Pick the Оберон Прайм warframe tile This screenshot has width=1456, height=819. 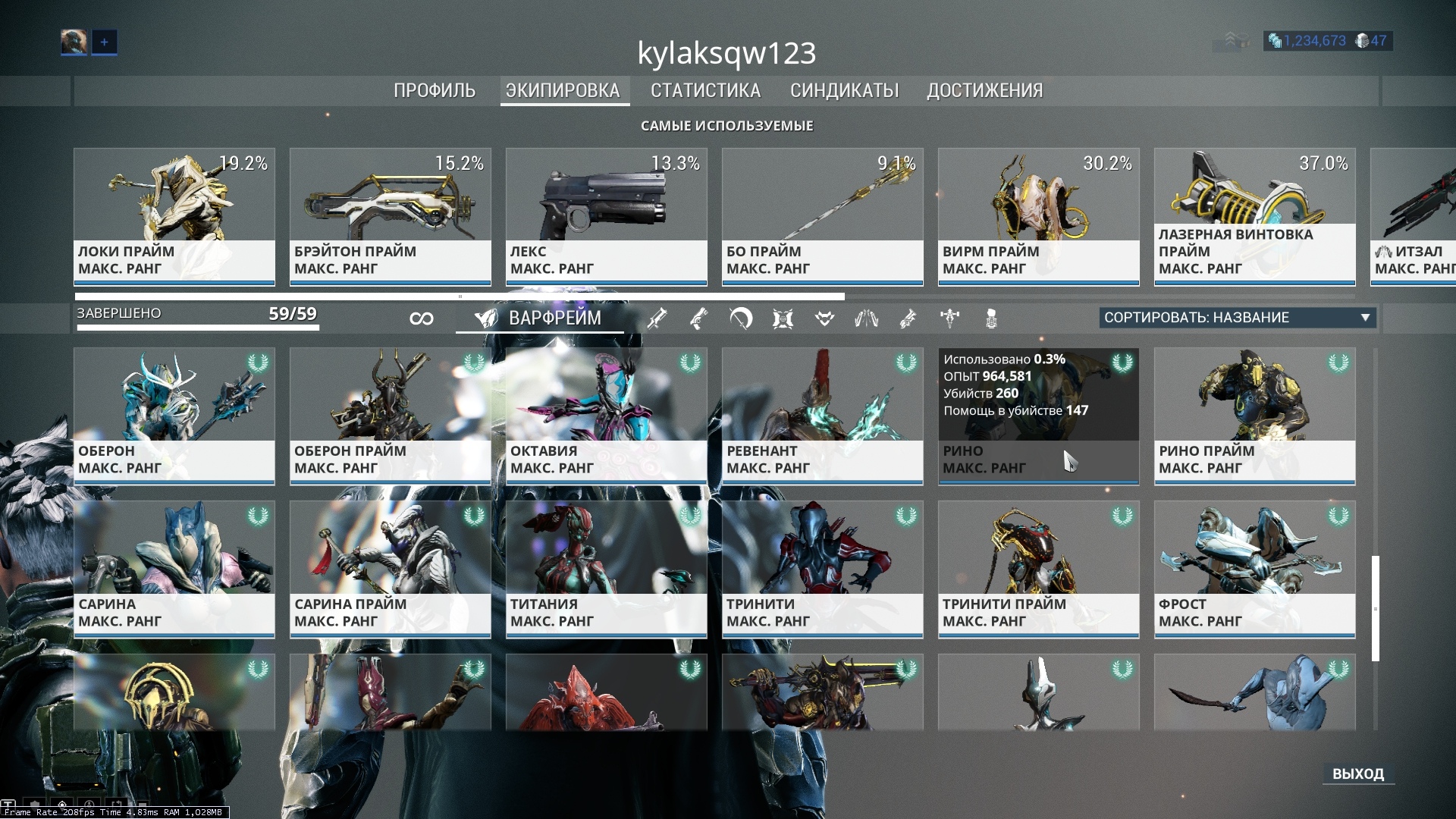pyautogui.click(x=391, y=416)
